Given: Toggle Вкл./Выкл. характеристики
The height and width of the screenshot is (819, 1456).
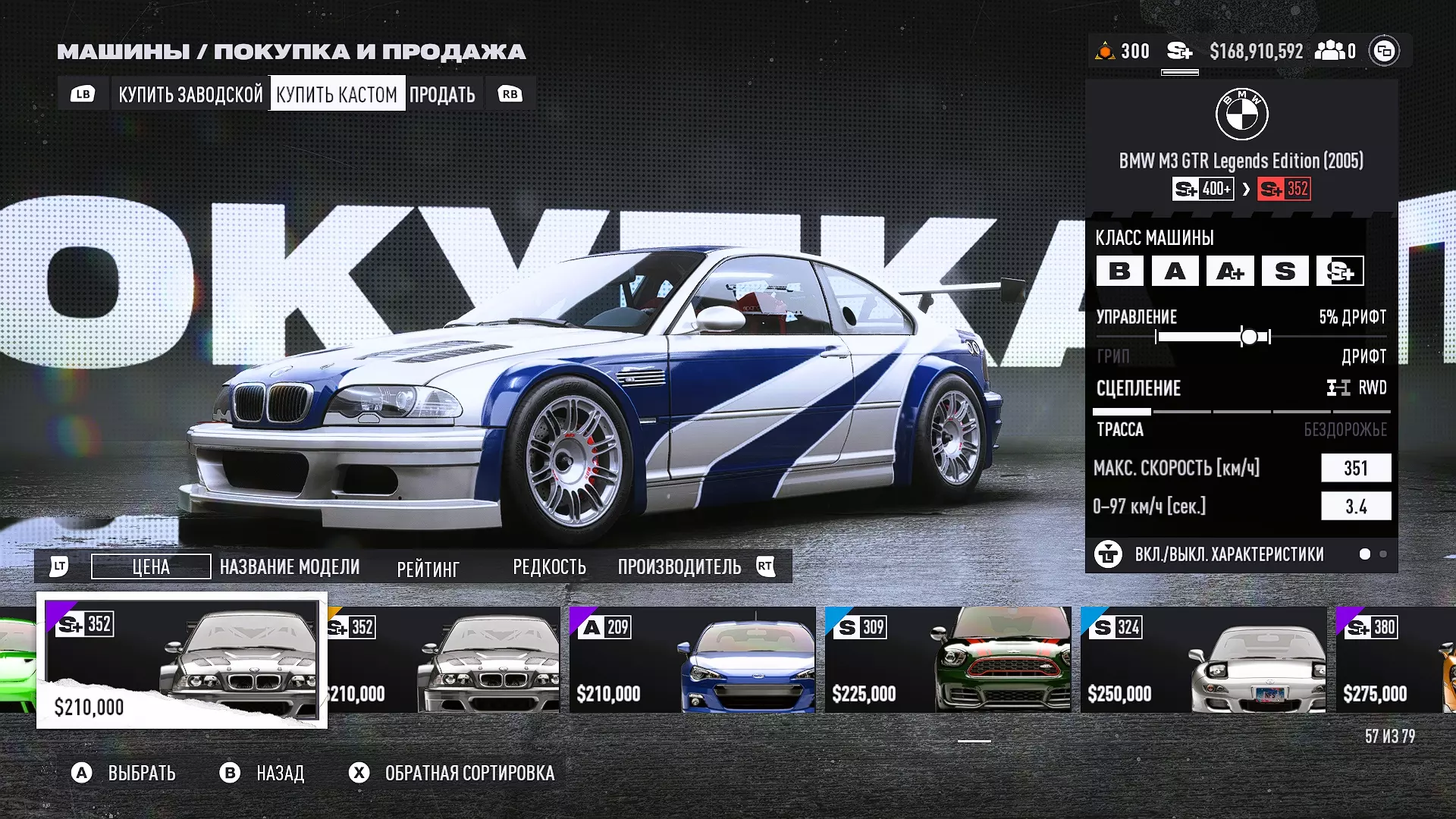Looking at the screenshot, I should (1228, 554).
